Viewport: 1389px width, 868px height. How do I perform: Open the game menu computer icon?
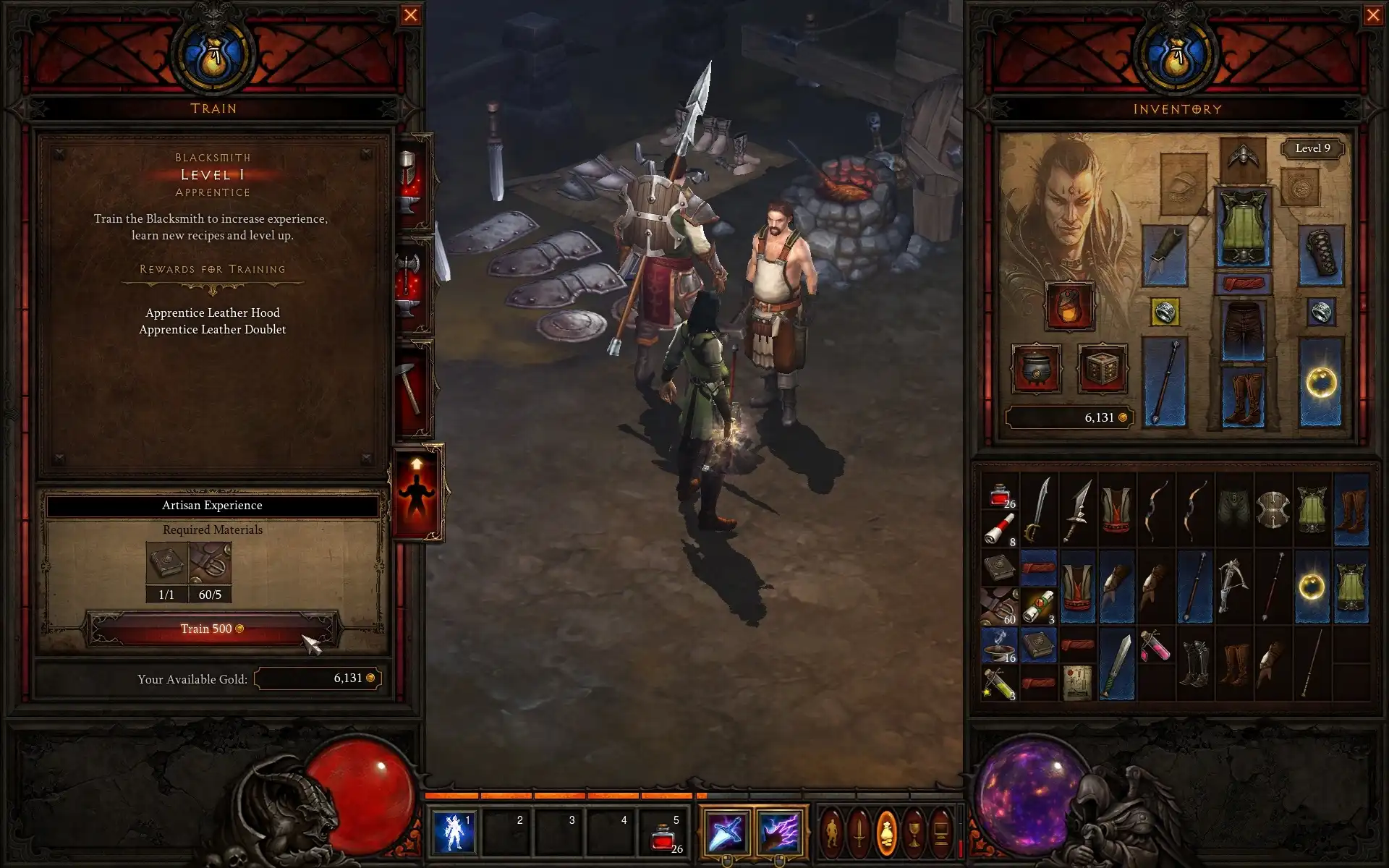940,833
